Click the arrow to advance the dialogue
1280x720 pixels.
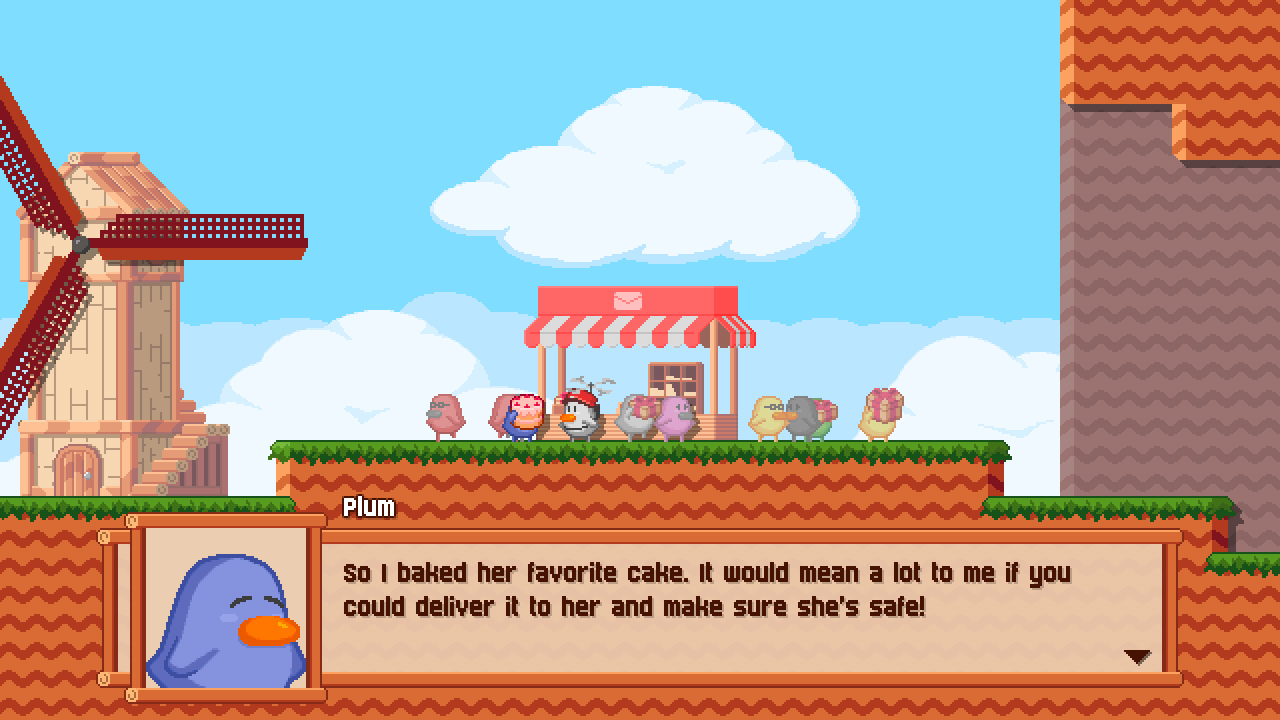pyautogui.click(x=1136, y=657)
